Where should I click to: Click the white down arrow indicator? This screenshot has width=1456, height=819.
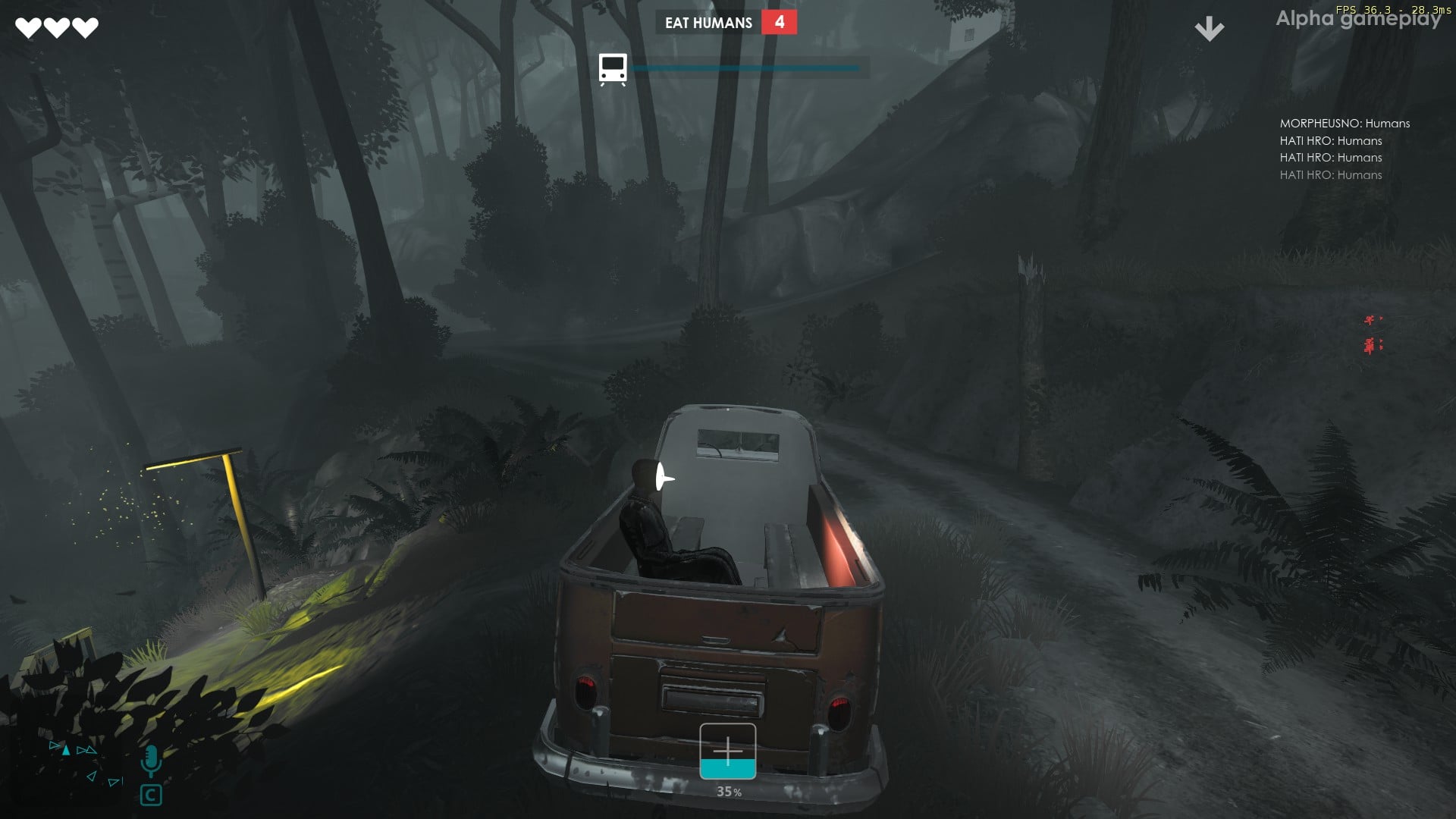[x=1209, y=29]
